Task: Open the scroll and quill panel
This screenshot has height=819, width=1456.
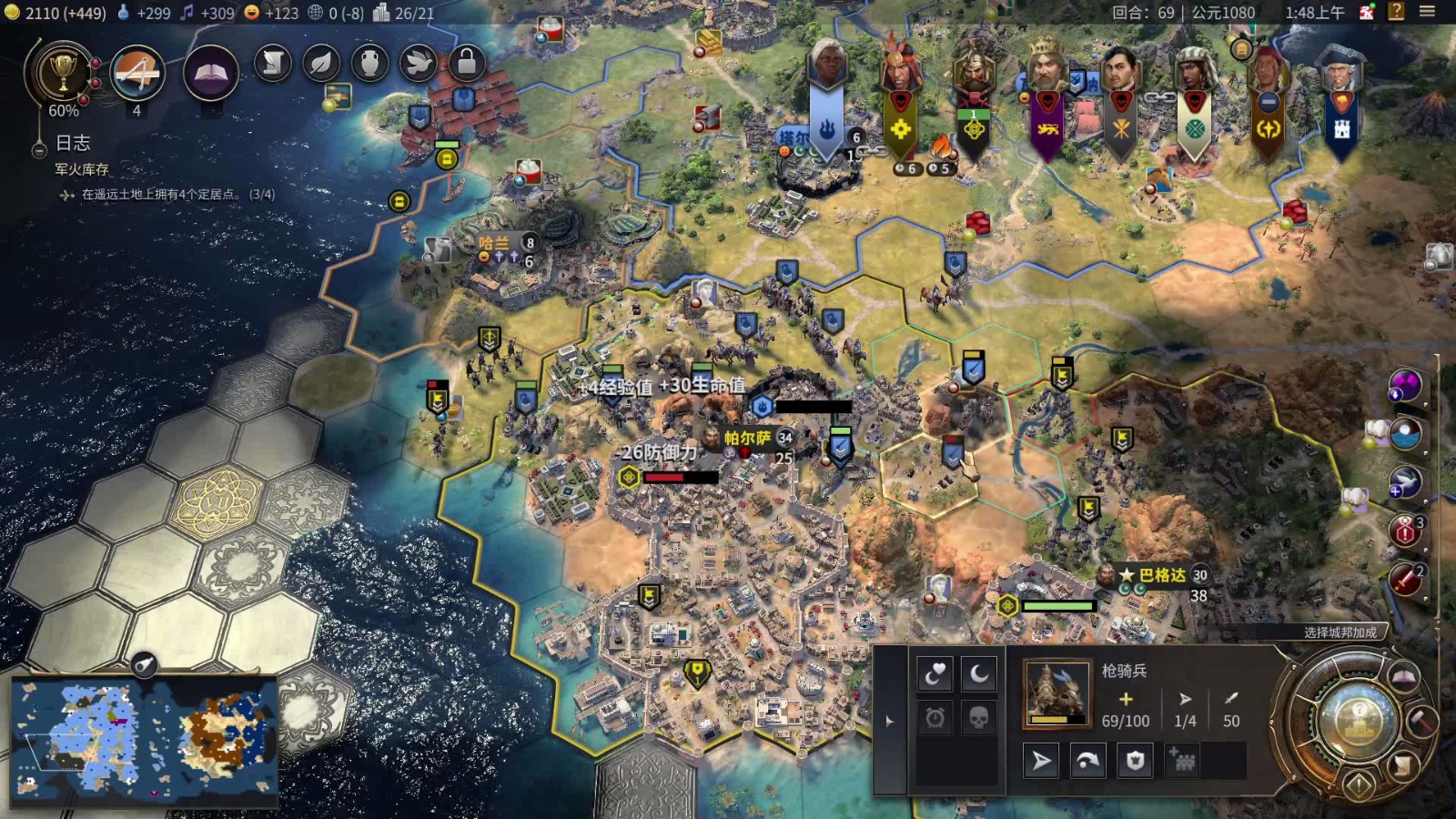Action: (x=272, y=63)
